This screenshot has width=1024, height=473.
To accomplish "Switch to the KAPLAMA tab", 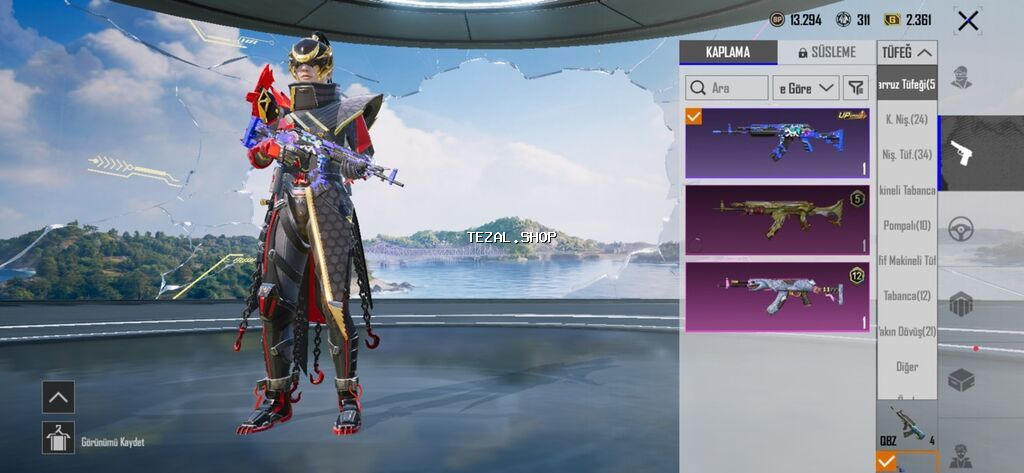I will (727, 52).
